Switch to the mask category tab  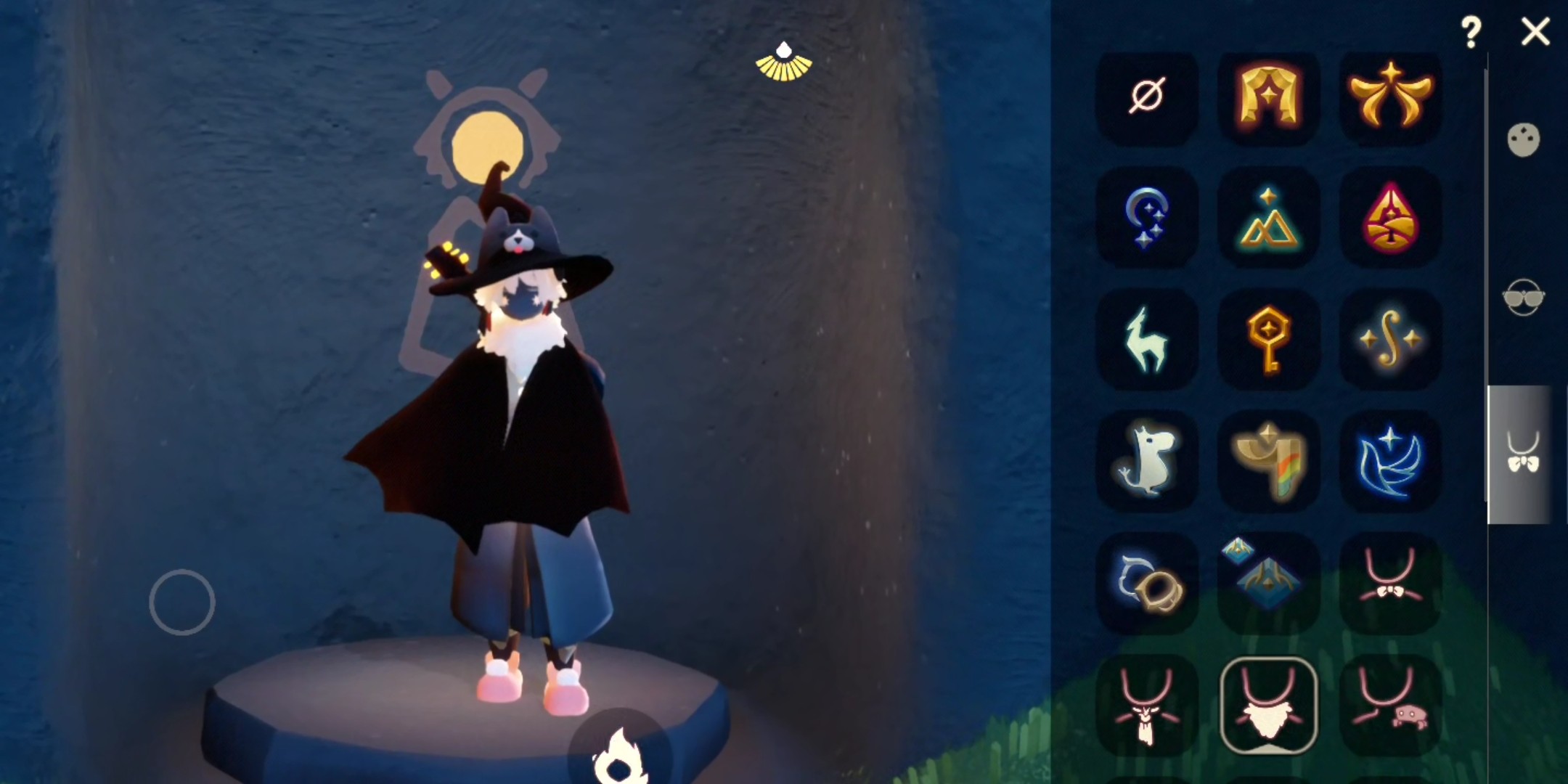(x=1523, y=140)
